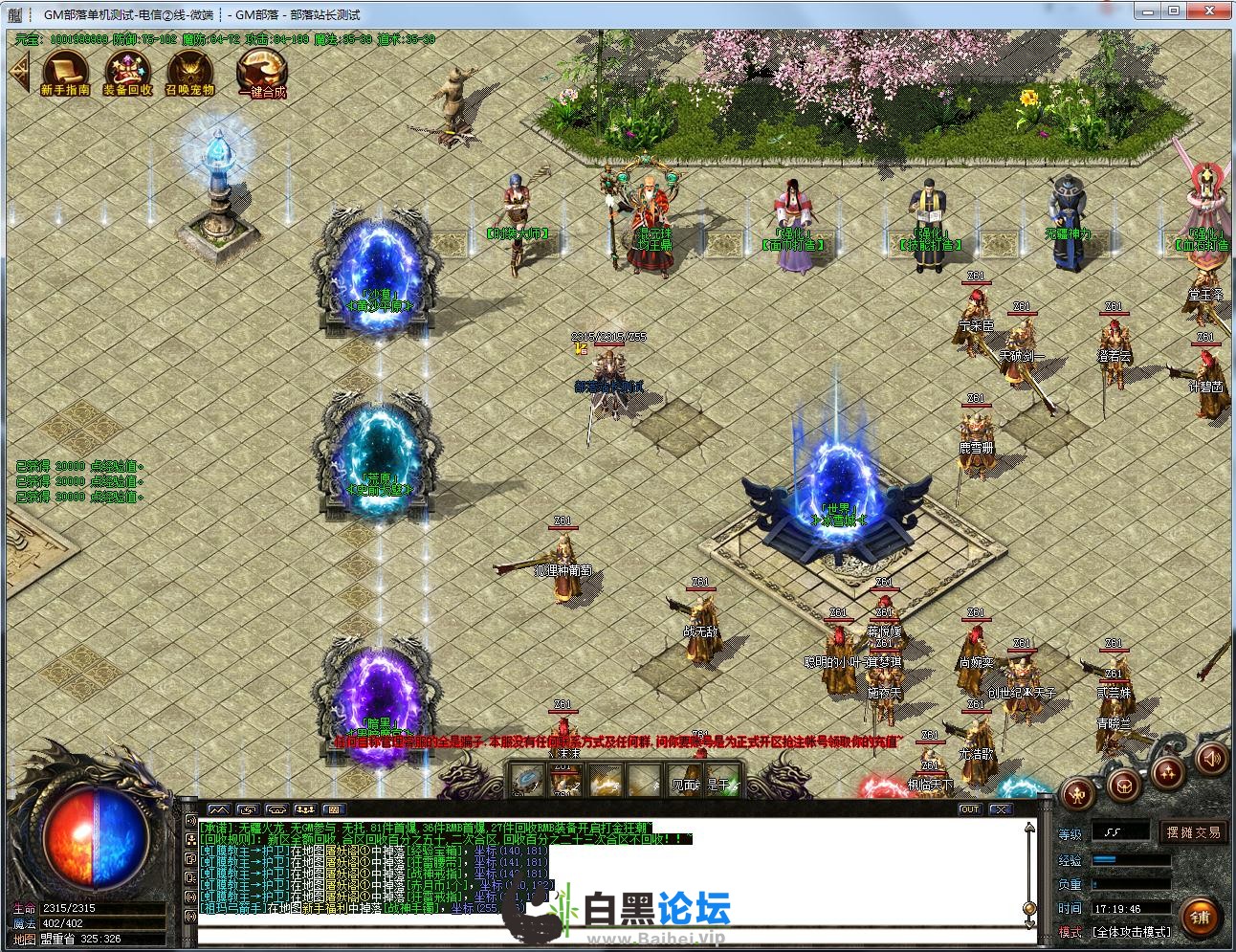The width and height of the screenshot is (1236, 952).
Task: Click the OUT button above the chat
Action: 970,809
